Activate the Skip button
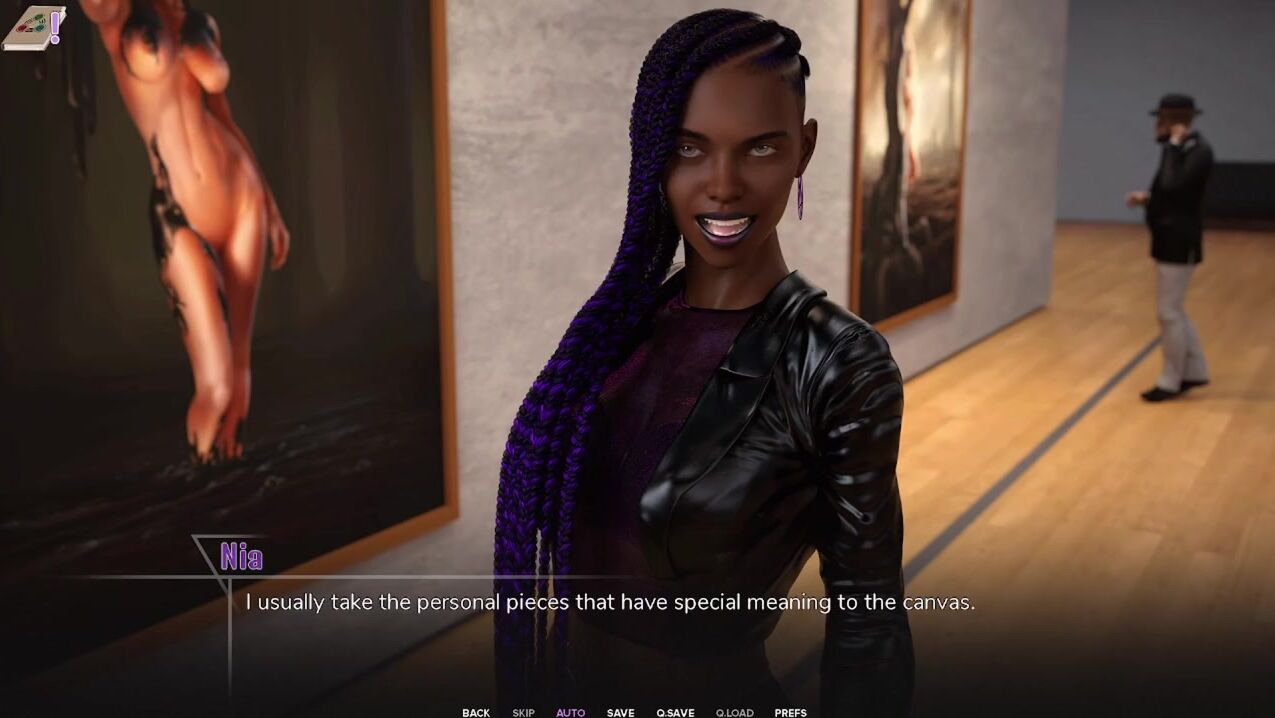The width and height of the screenshot is (1275, 718). (x=523, y=712)
